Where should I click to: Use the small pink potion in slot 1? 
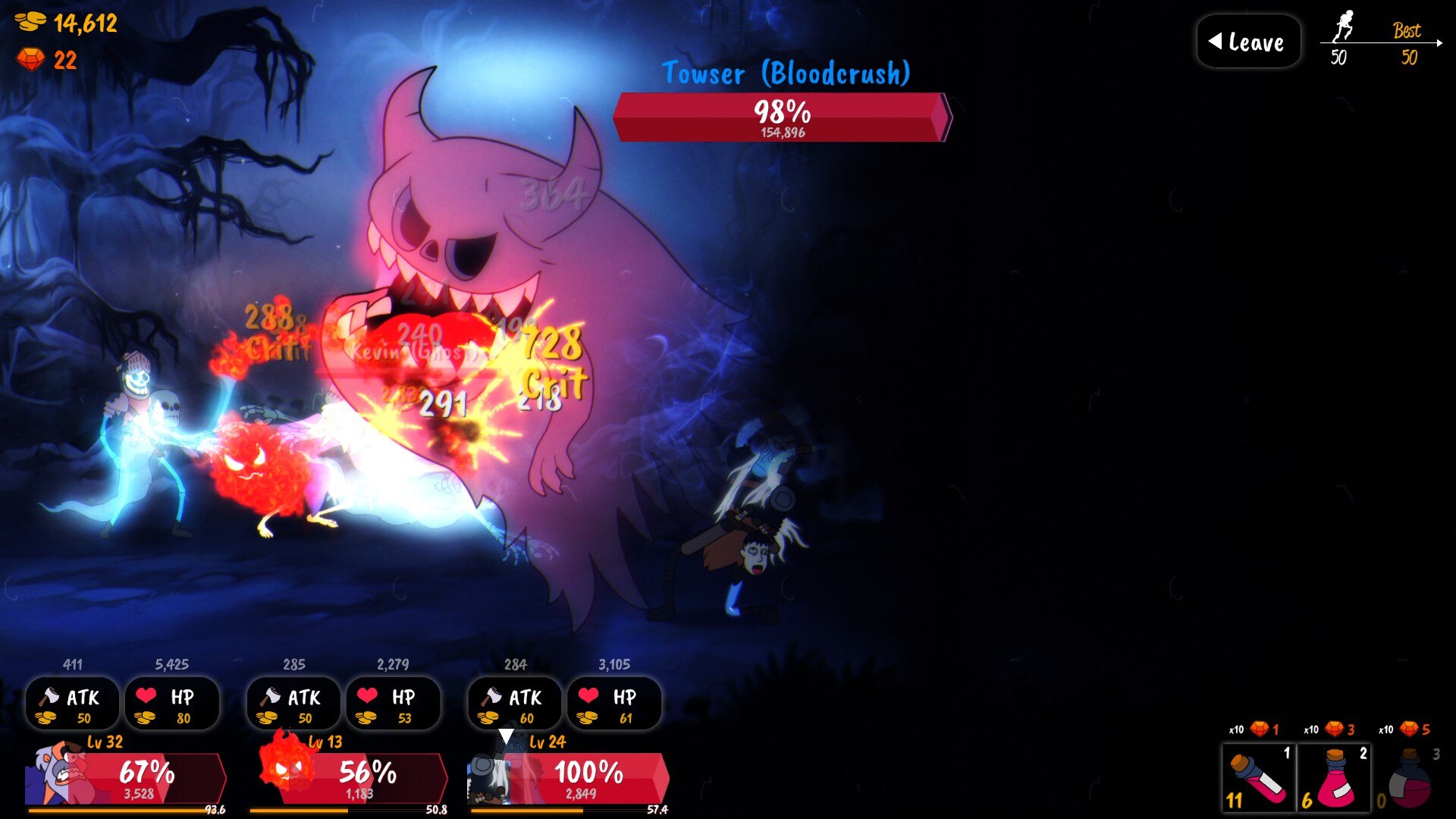1259,778
